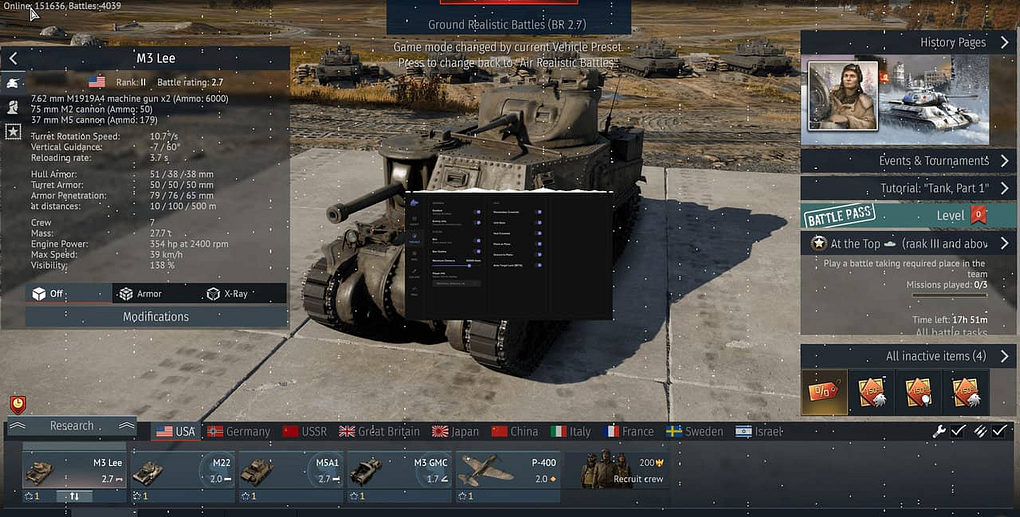The height and width of the screenshot is (517, 1020).
Task: Open the Battle Pass level panel
Action: 908,216
